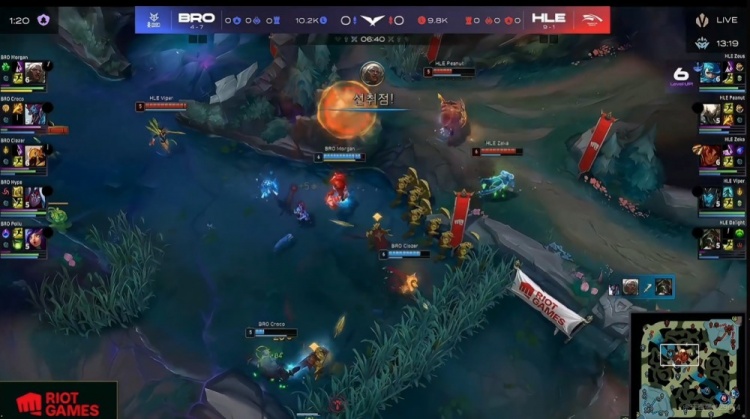Select BRO Hype's champion portrait
Screen dimensions: 750x419
[x=32, y=197]
